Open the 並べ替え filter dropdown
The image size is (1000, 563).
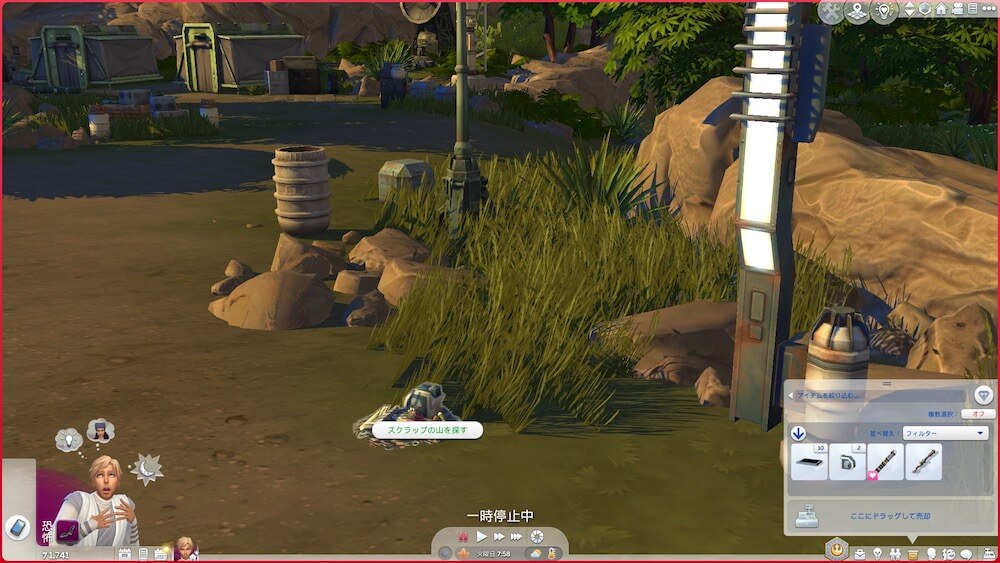[945, 434]
